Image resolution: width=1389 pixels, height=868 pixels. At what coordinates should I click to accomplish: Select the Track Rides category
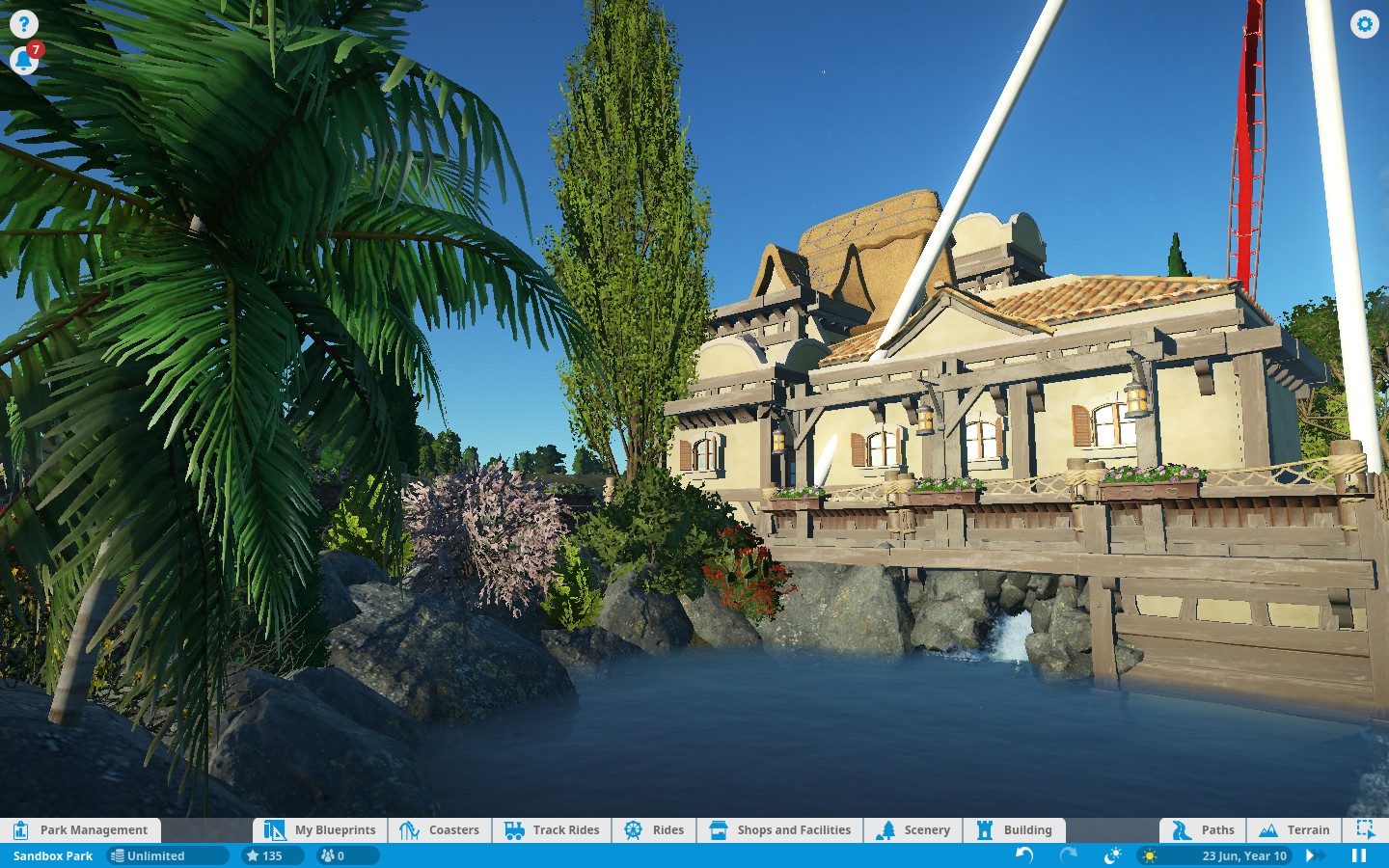click(x=553, y=829)
